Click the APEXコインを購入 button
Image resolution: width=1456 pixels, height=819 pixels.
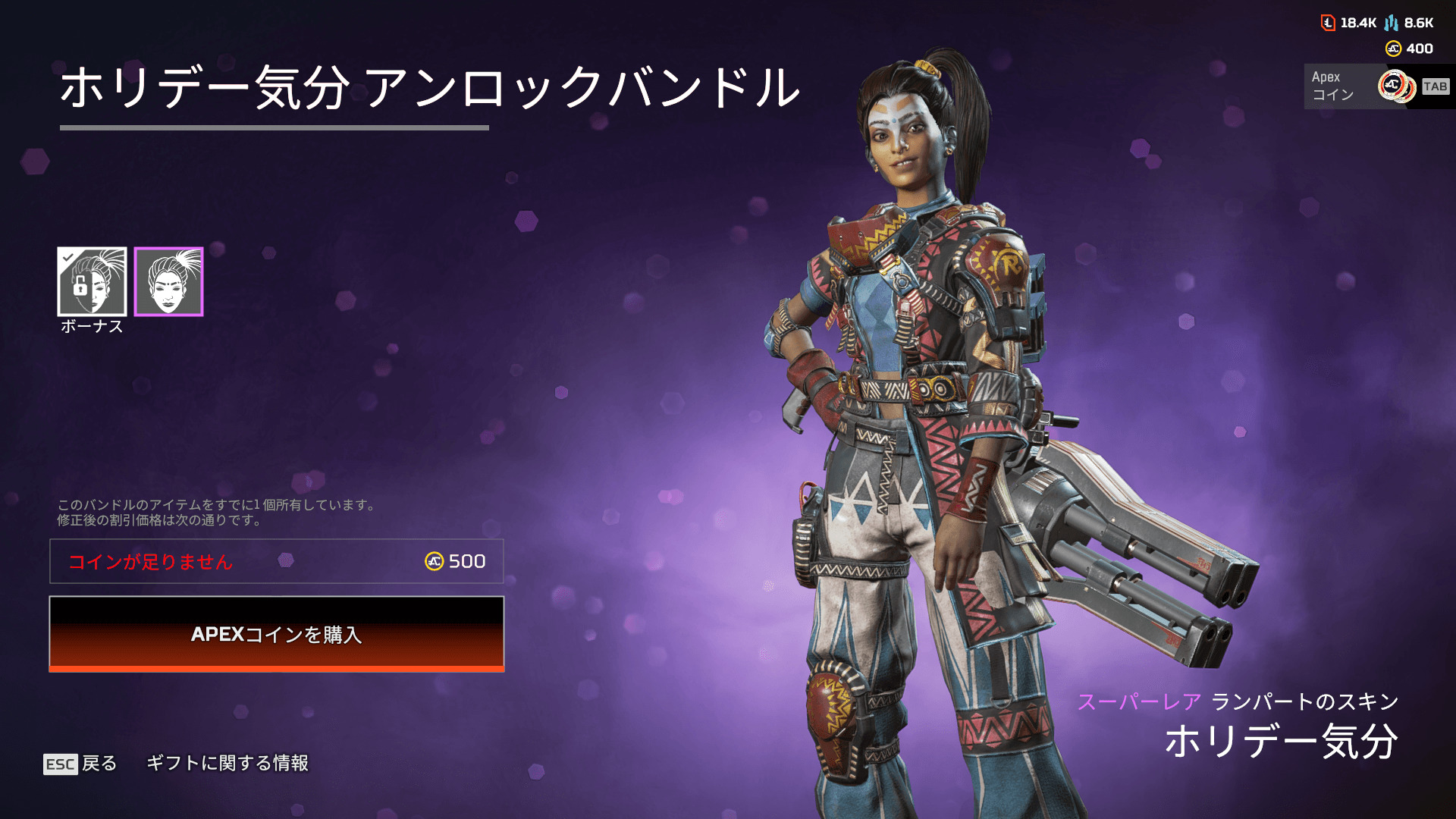[276, 634]
